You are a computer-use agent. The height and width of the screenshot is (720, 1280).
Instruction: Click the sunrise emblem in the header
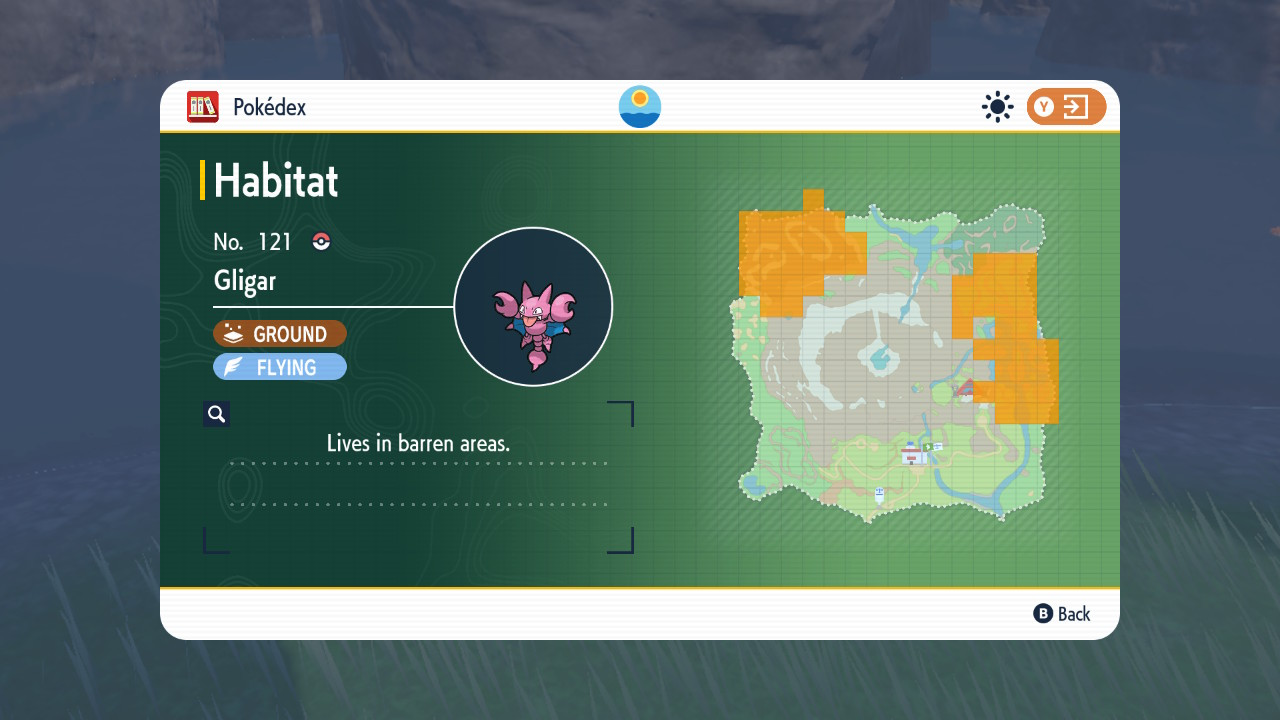[640, 107]
